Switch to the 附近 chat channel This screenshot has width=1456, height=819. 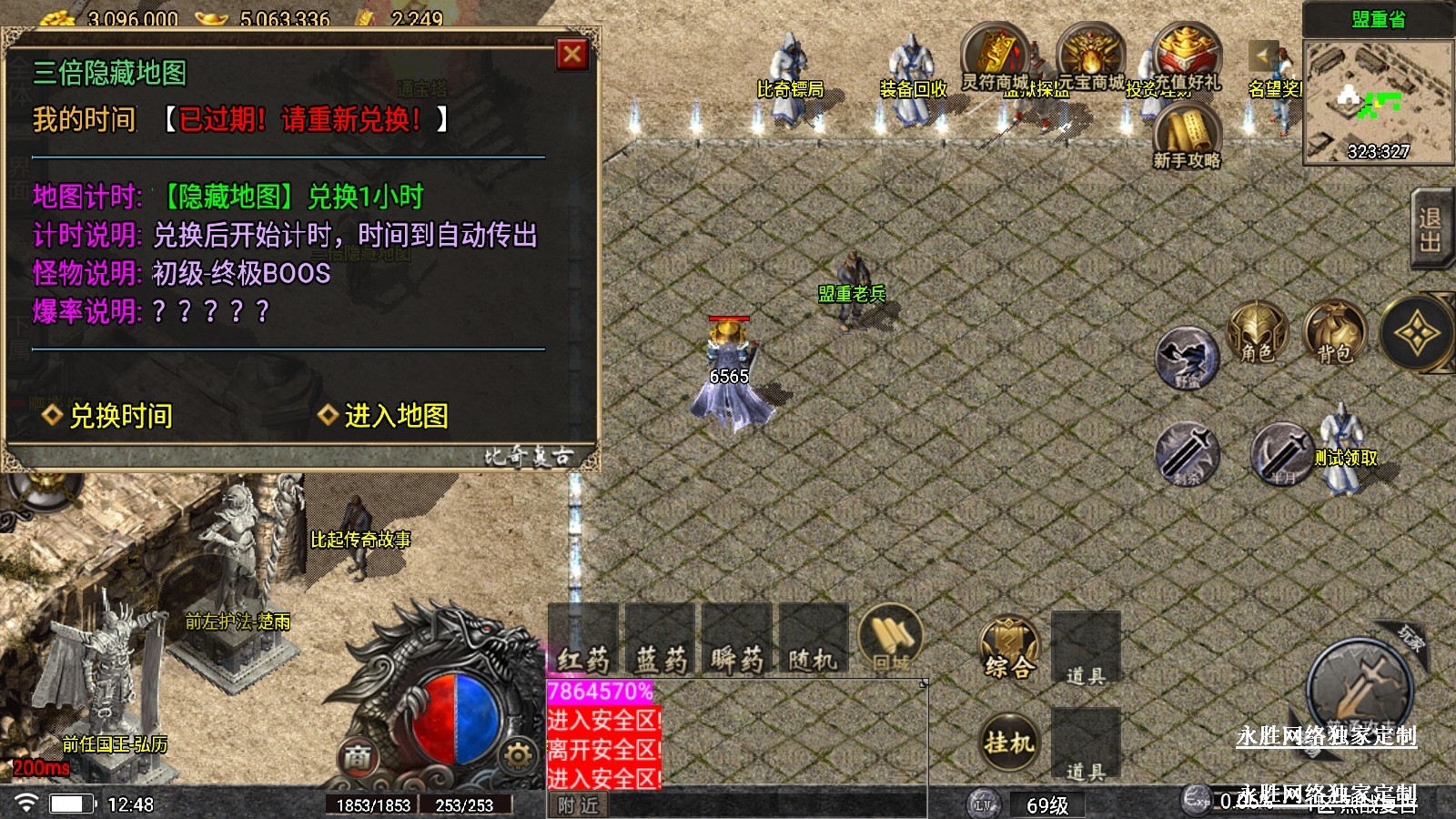click(x=579, y=805)
